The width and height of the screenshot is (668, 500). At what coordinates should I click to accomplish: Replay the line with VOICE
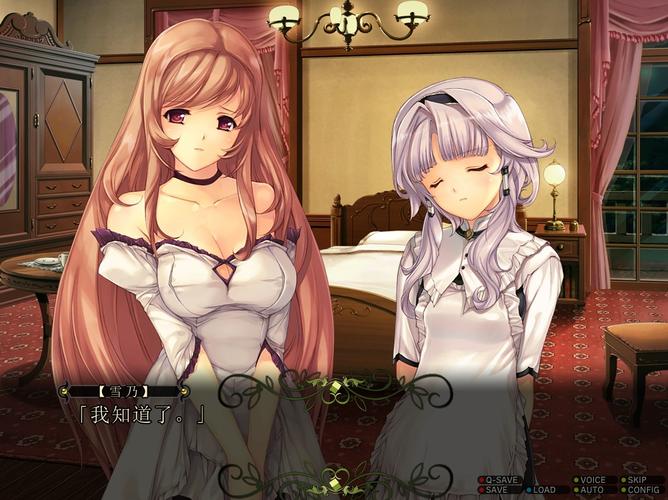[x=594, y=480]
